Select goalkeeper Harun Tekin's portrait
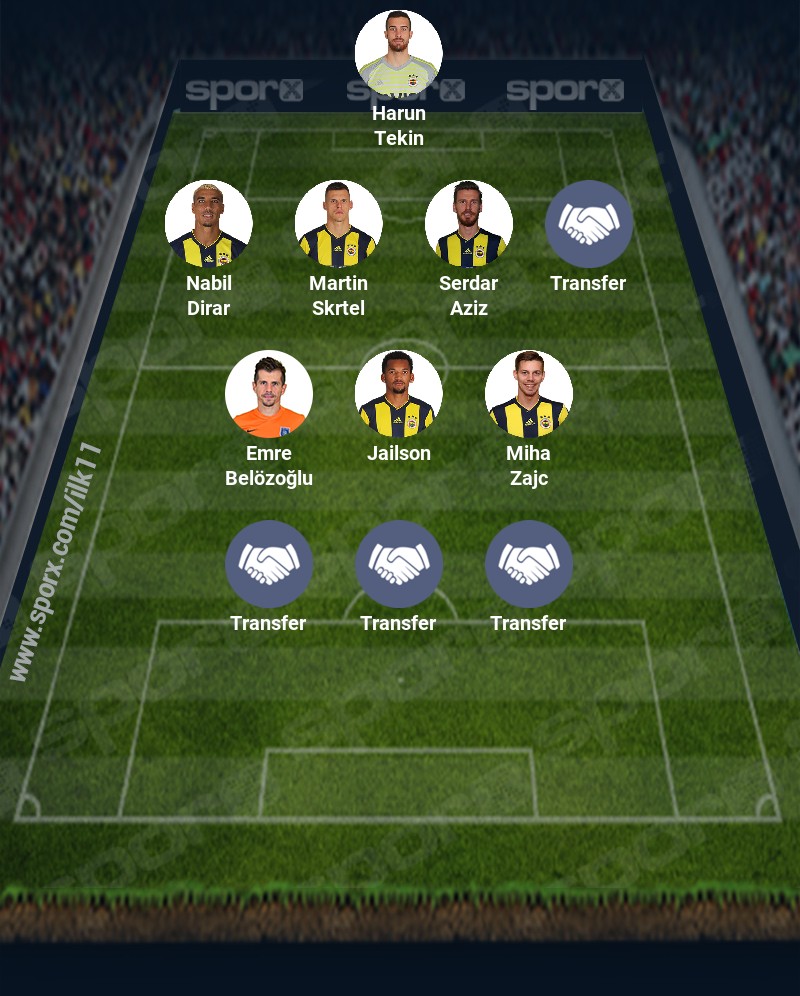Image resolution: width=800 pixels, height=996 pixels. [399, 54]
